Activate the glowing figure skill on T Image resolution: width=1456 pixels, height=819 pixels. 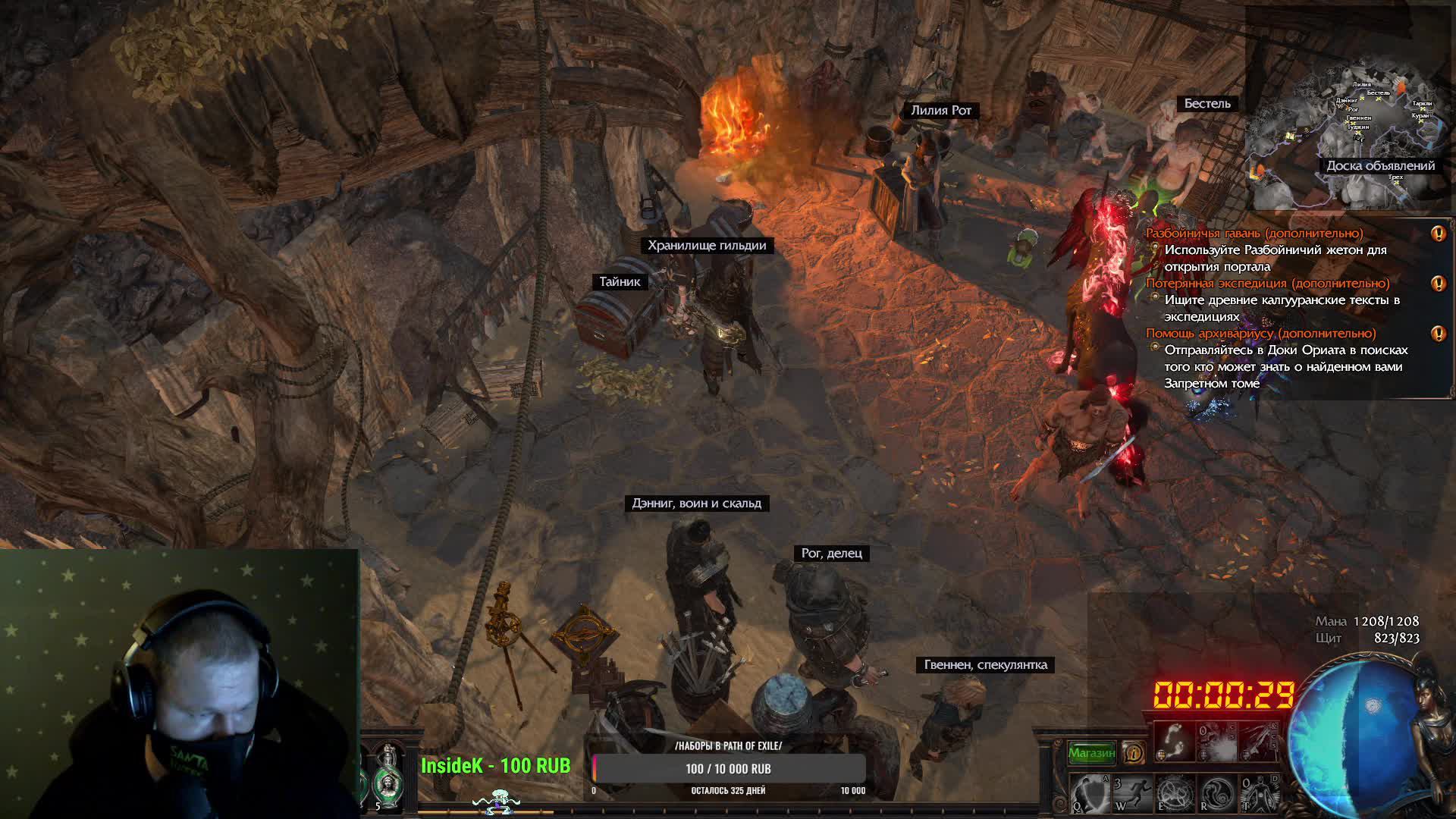[1259, 793]
